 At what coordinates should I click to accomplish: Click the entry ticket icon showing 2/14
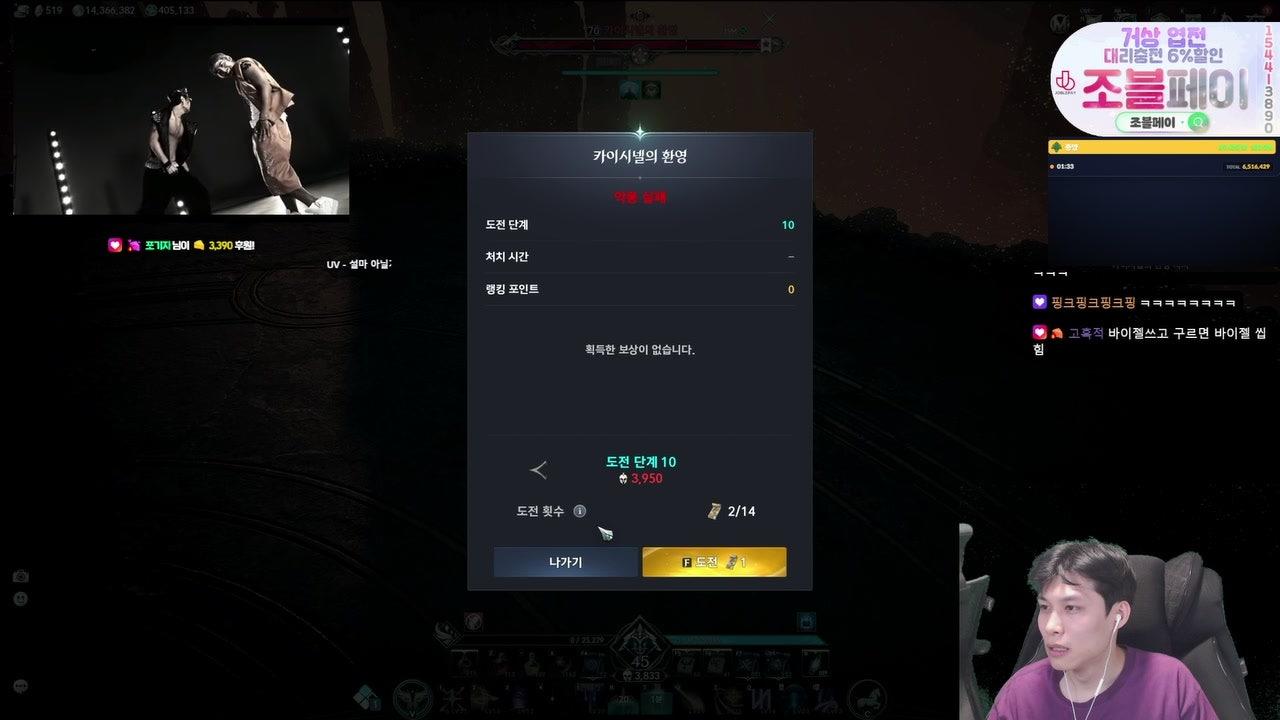tap(714, 510)
